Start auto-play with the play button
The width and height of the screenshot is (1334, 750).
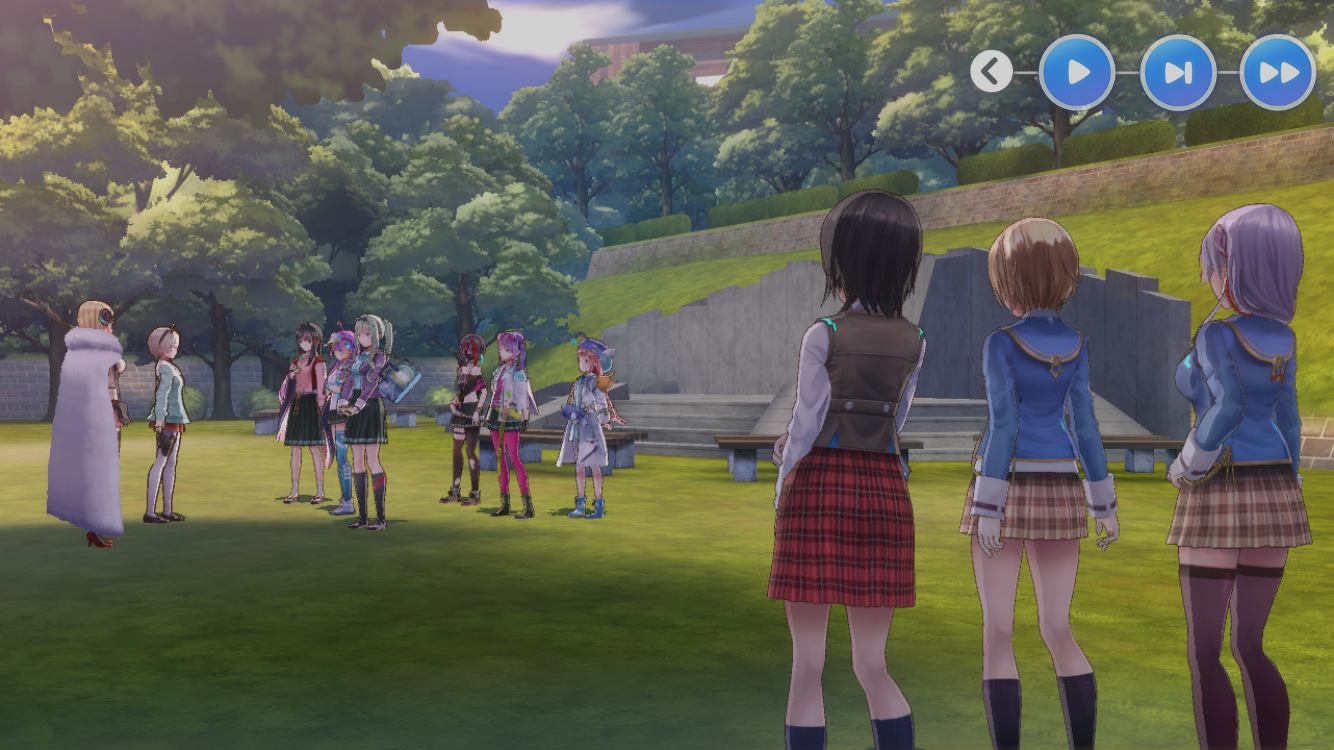point(1077,72)
